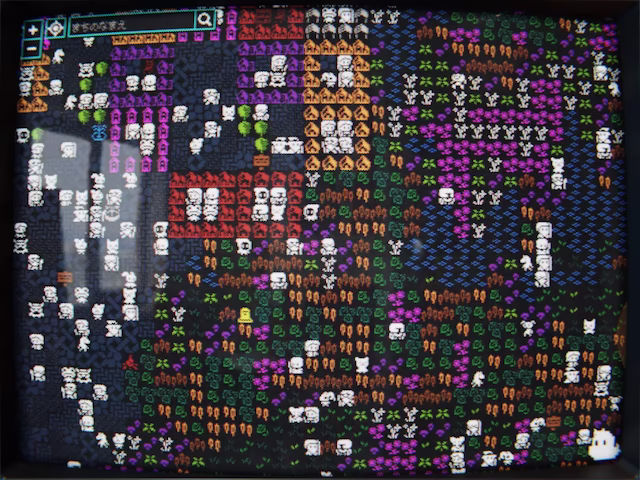Center the map using the crosshair button
This screenshot has height=480, width=640.
pyautogui.click(x=55, y=28)
